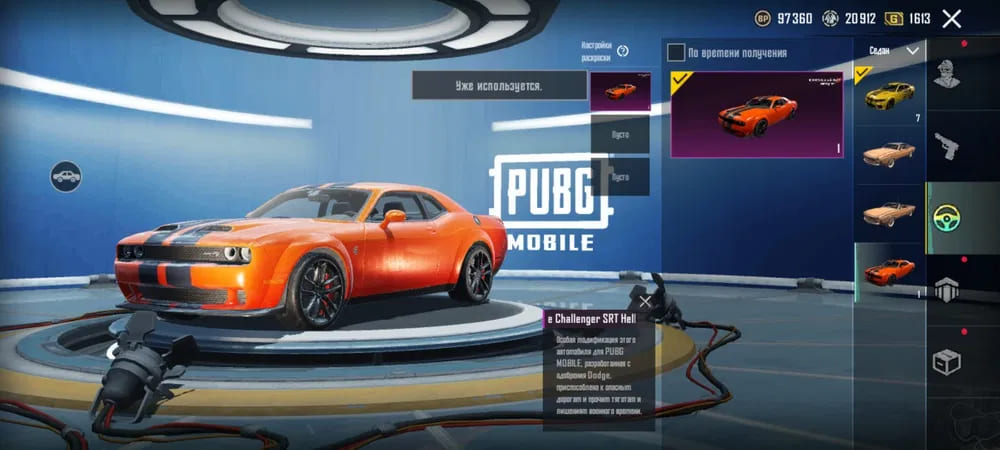
Task: Open the "Седан" vehicle type dropdown
Action: click(x=890, y=50)
